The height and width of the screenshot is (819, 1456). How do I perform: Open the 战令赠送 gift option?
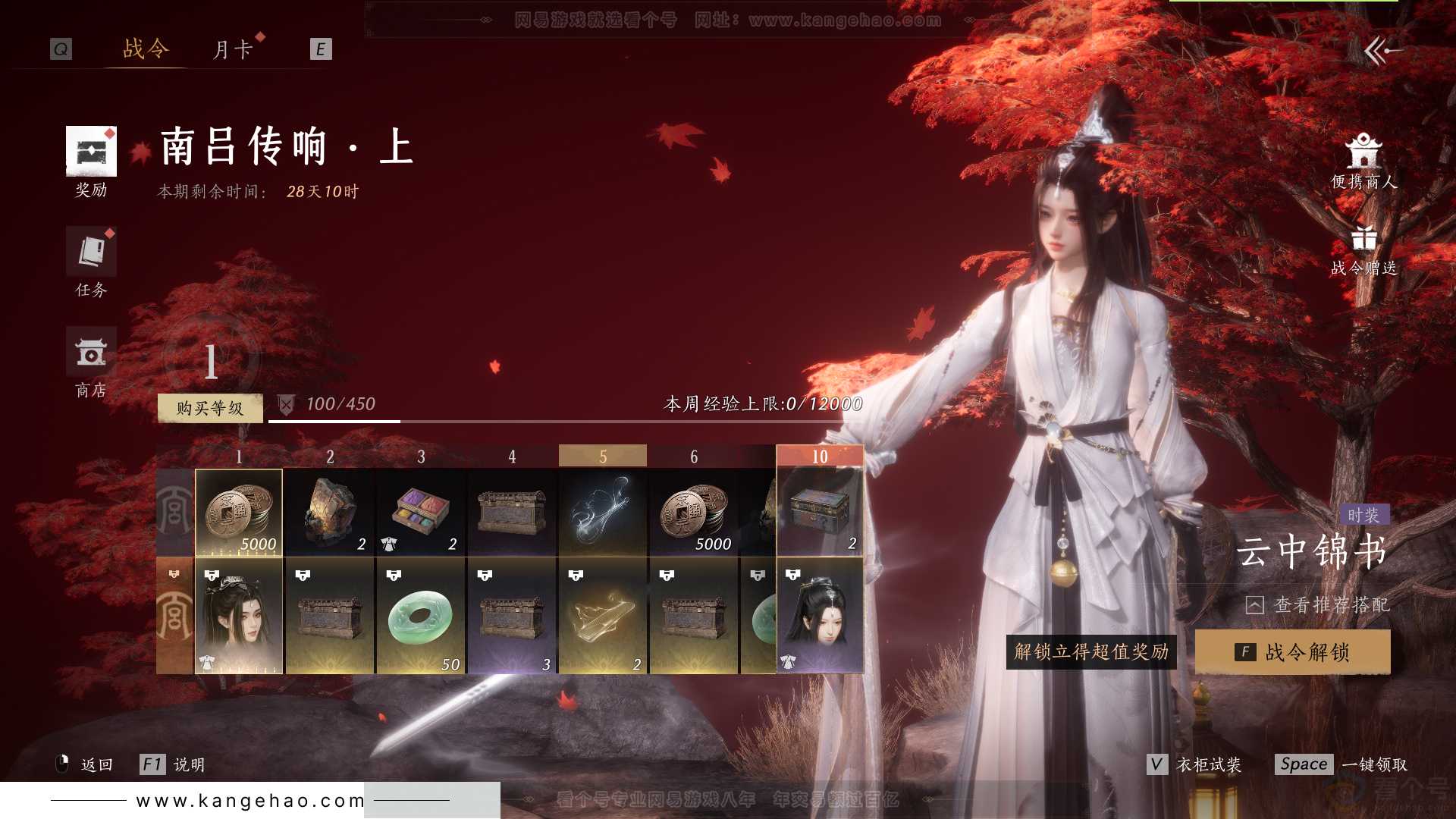pyautogui.click(x=1363, y=250)
